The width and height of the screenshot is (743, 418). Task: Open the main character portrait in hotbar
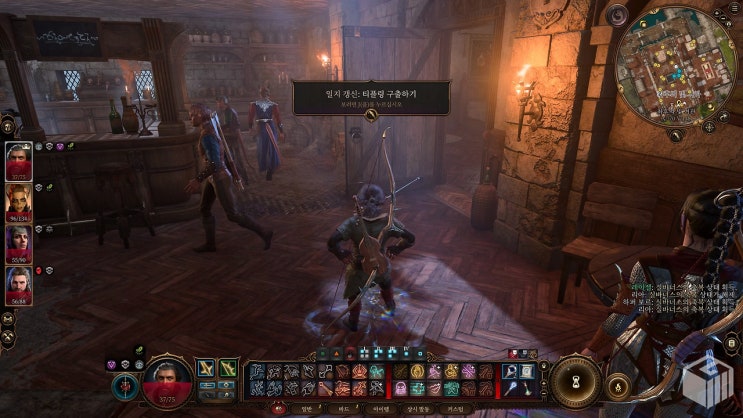tap(167, 382)
